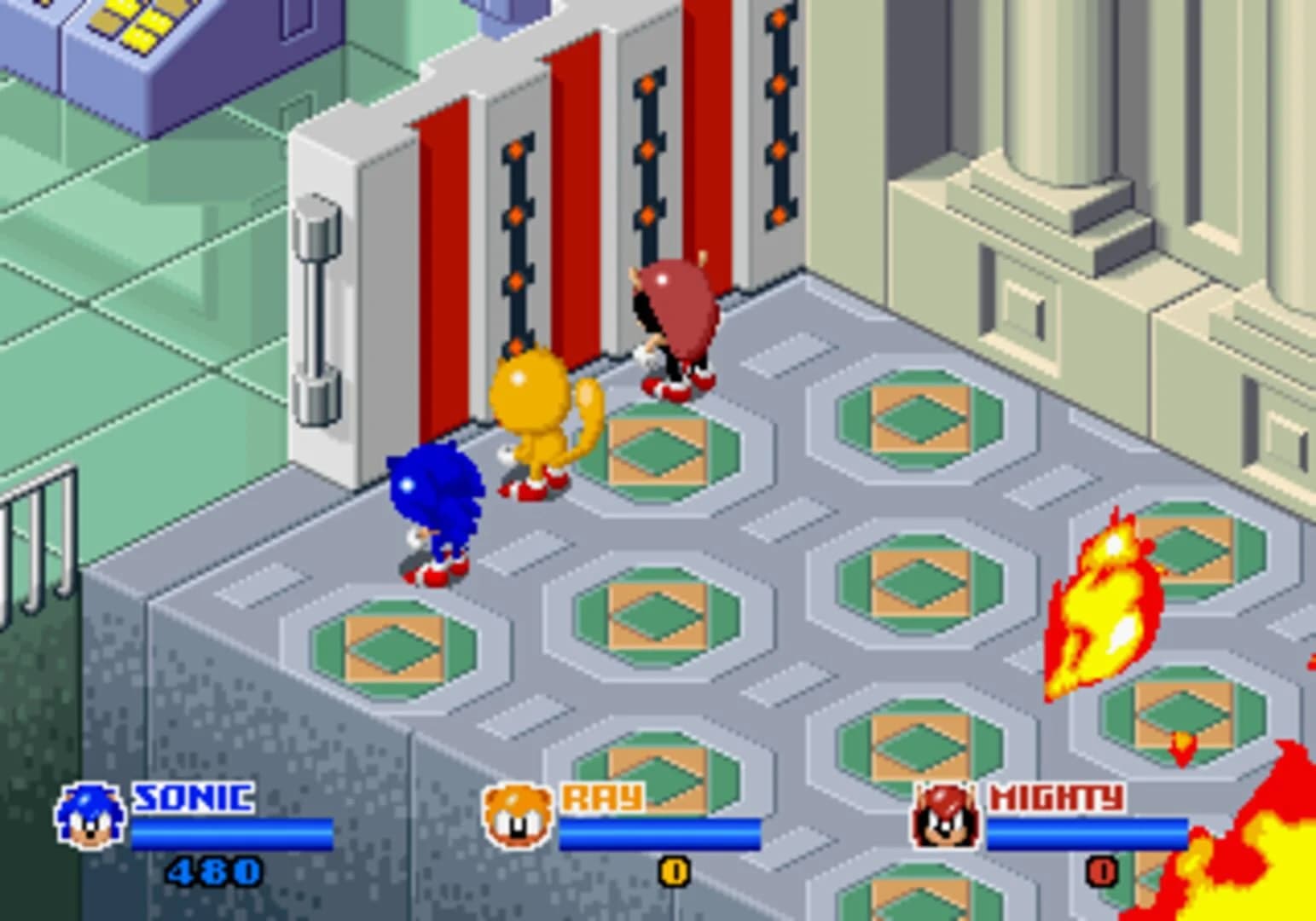The width and height of the screenshot is (1316, 921).
Task: Click the orange diamond light on the door panel
Action: point(516,149)
